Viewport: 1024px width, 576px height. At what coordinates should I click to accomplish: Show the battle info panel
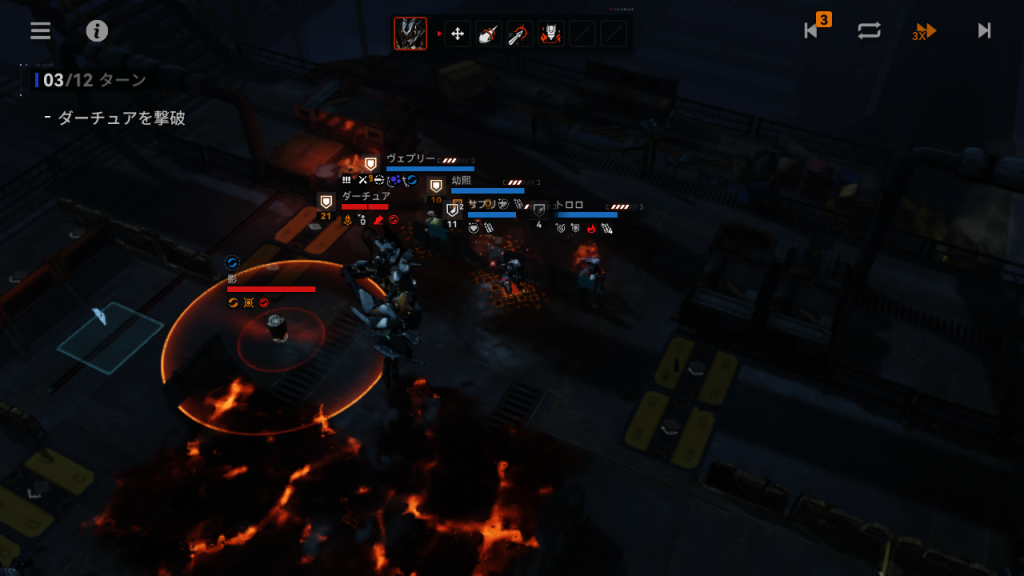[97, 30]
